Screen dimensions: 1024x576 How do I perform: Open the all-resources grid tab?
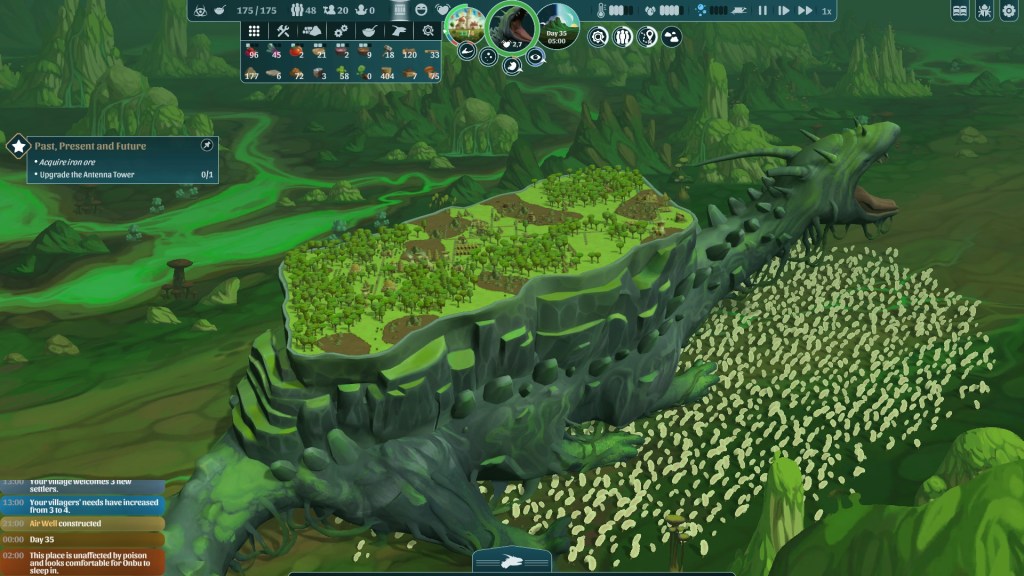click(x=254, y=32)
